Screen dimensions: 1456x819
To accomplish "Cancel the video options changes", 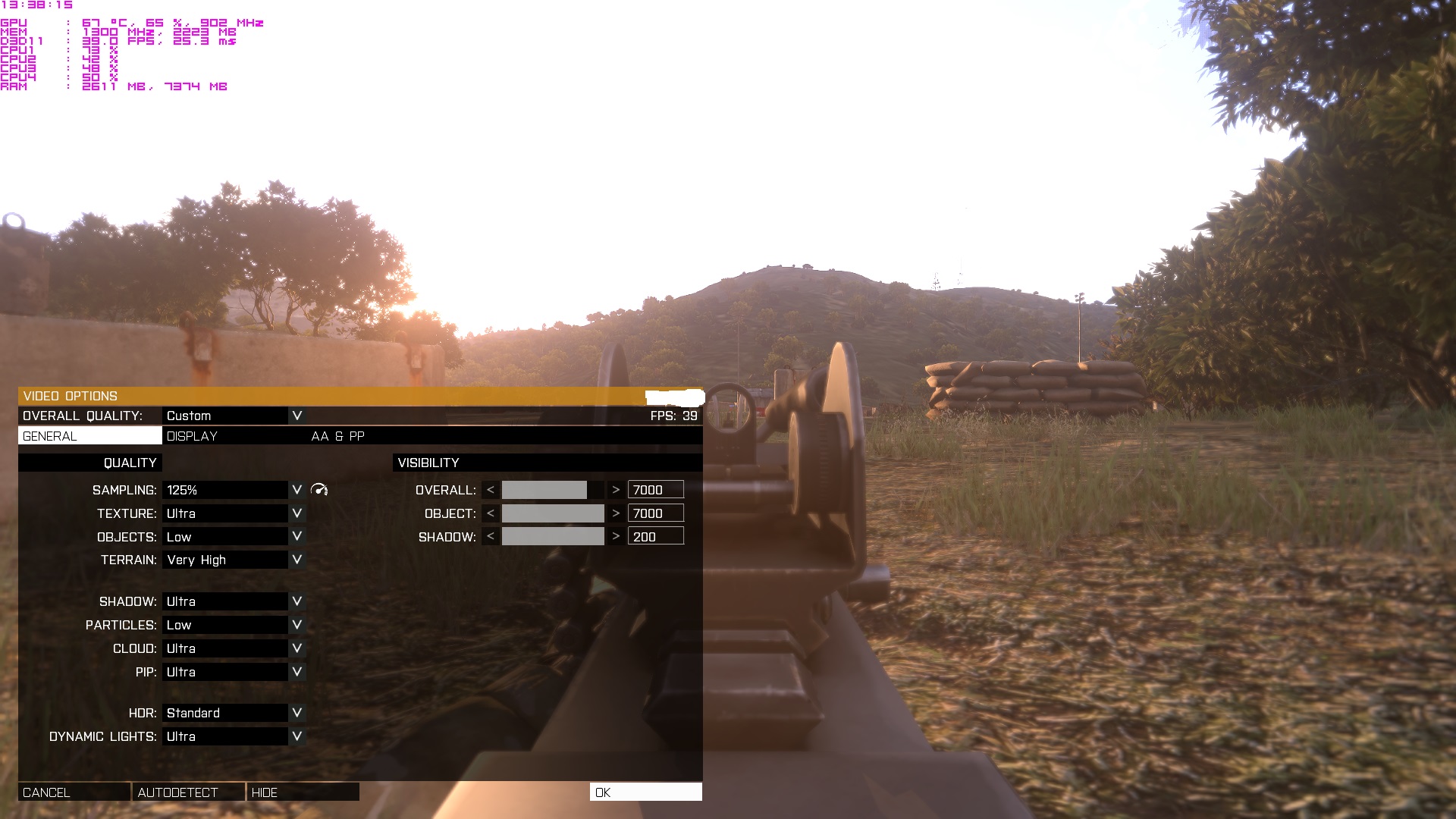I will tap(74, 792).
